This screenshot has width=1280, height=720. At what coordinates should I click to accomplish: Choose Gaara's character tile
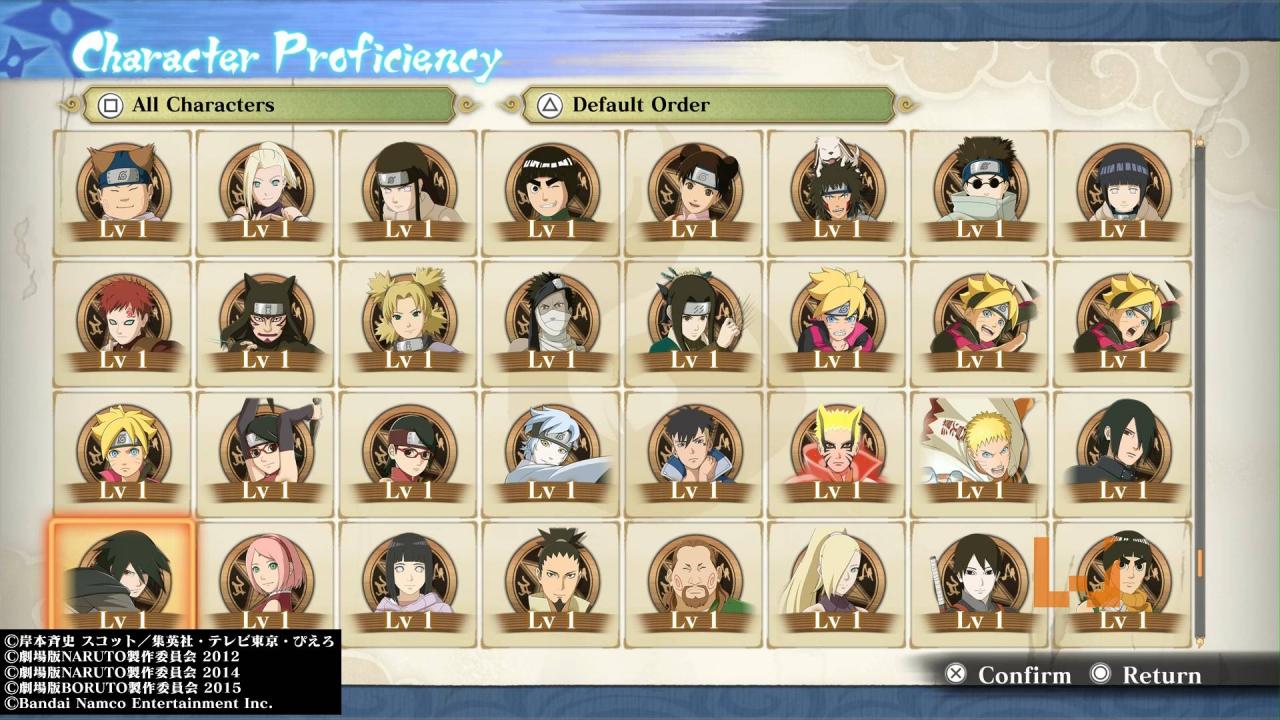point(122,320)
